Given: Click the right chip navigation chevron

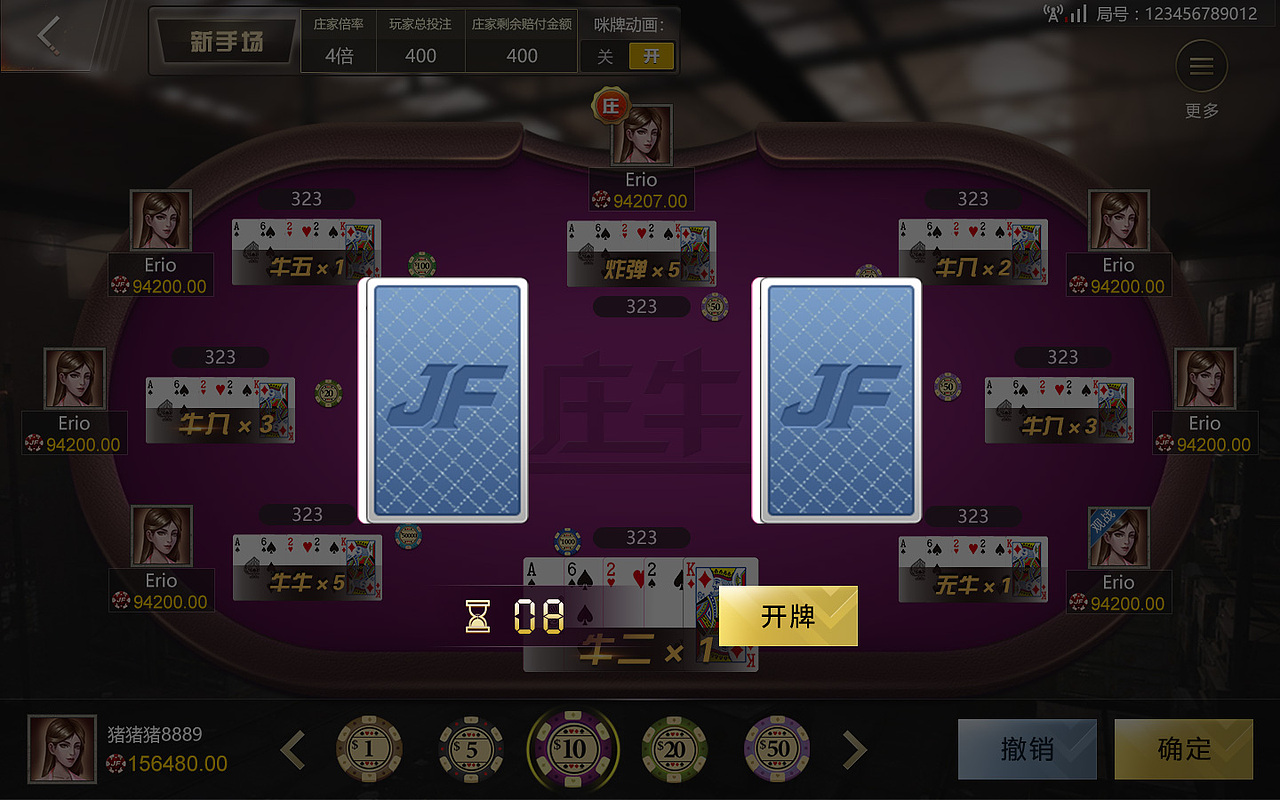Looking at the screenshot, I should pos(852,748).
